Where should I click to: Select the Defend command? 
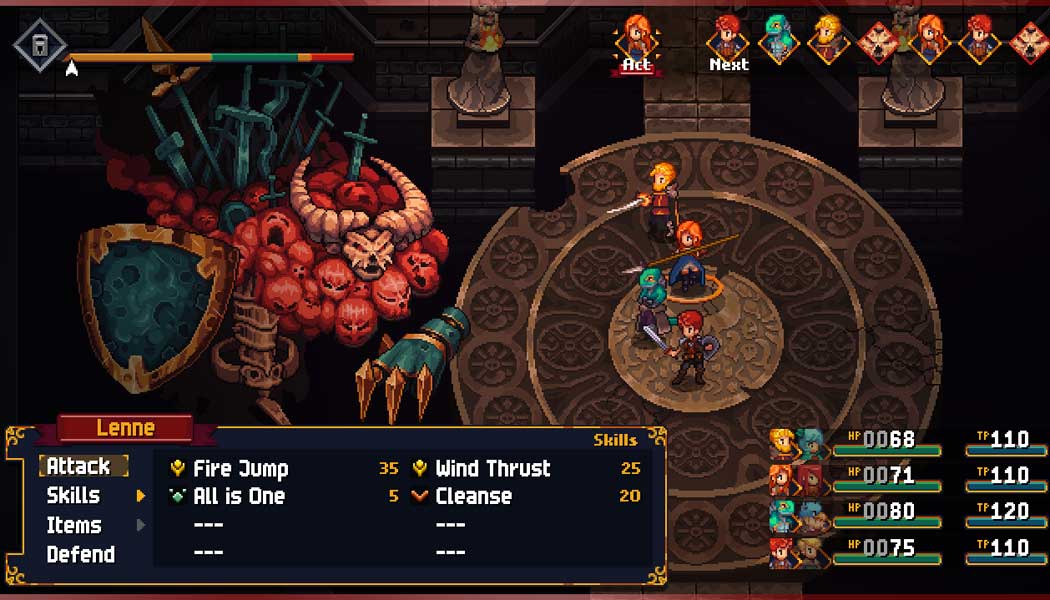pyautogui.click(x=80, y=554)
